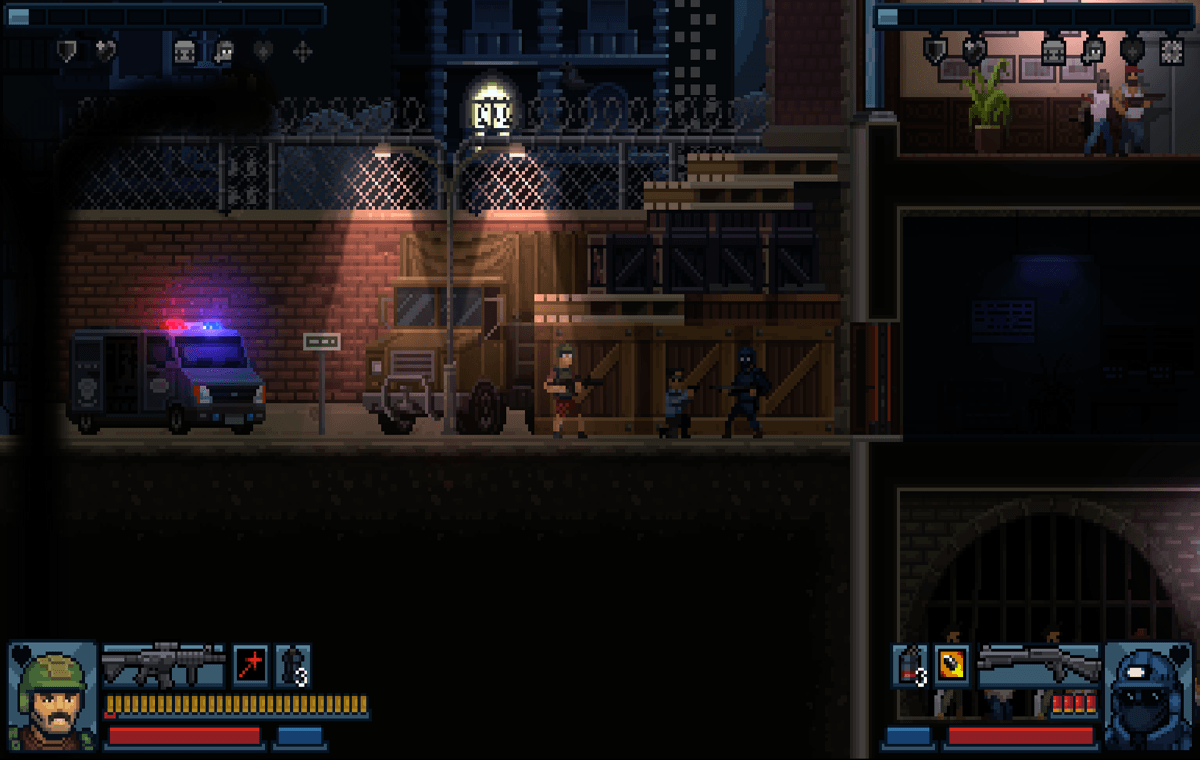The height and width of the screenshot is (760, 1200).
Task: Choose the dim crosshair strategic ability icon
Action: click(x=301, y=52)
